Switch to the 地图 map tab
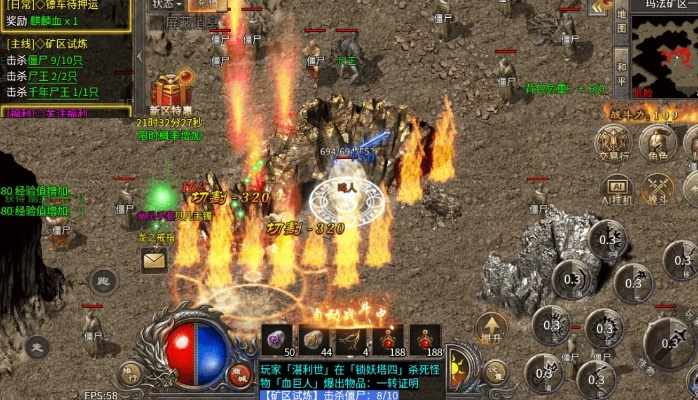 coord(621,24)
